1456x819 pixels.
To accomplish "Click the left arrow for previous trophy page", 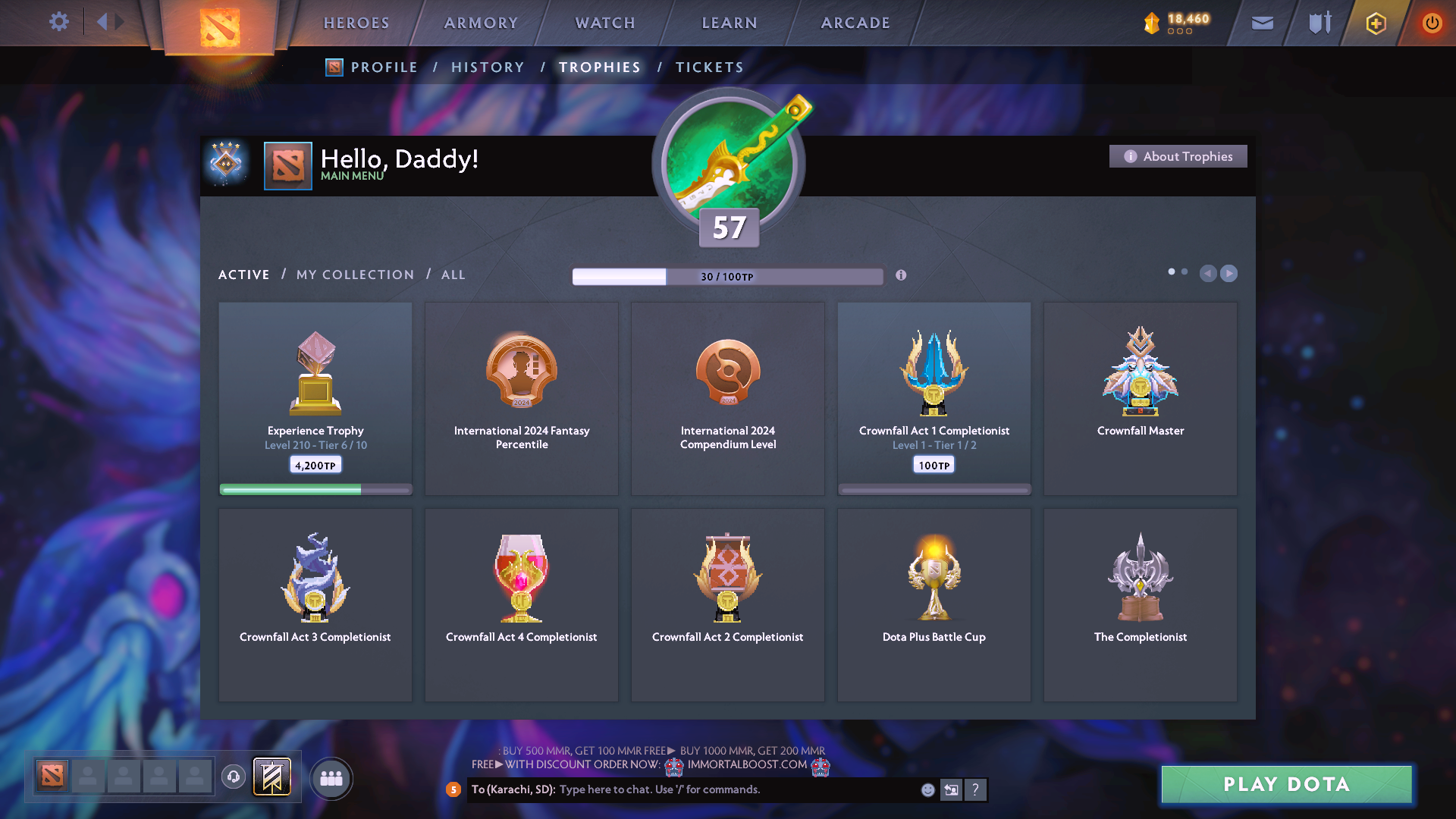I will coord(1208,274).
